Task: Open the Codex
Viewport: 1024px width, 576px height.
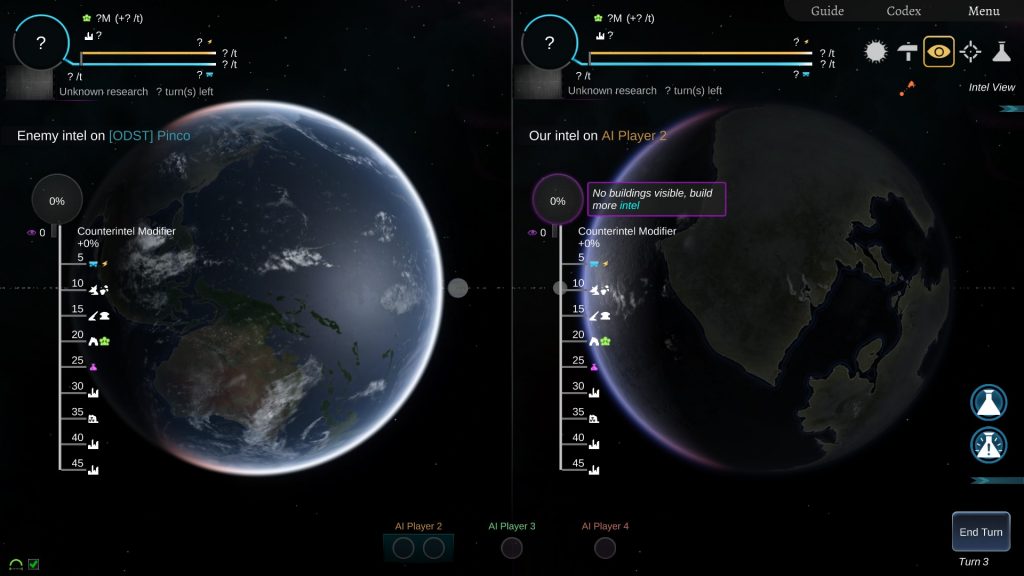Action: (x=904, y=11)
